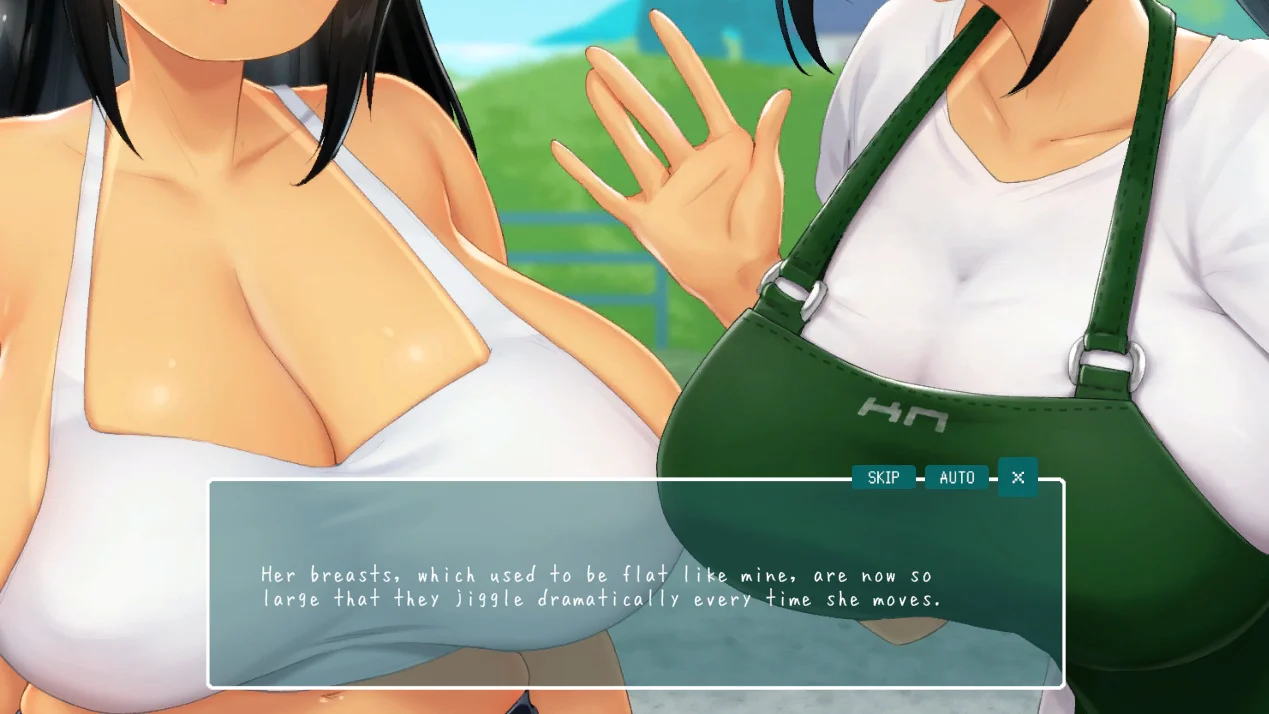Hide the dialogue box with the X

(x=1018, y=477)
